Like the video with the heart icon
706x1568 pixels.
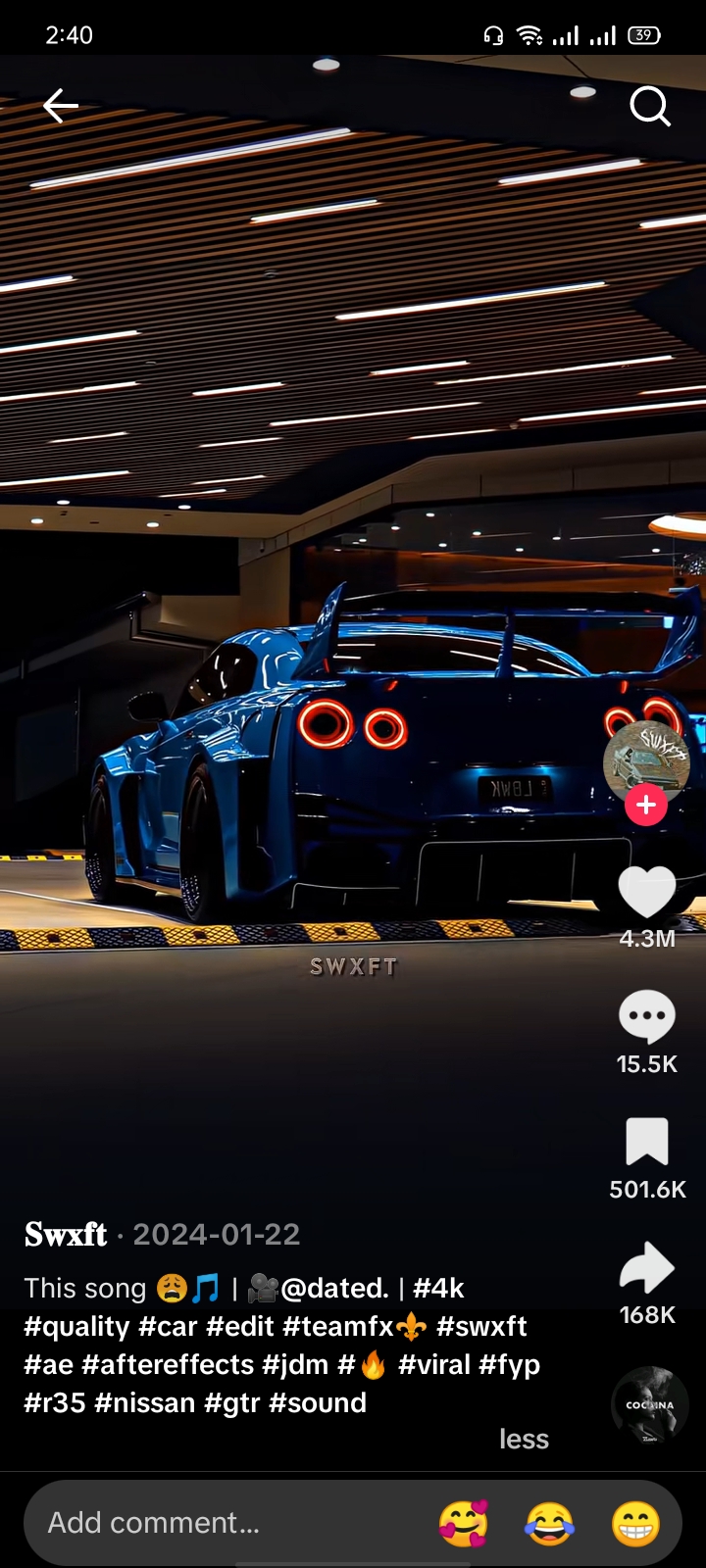click(x=647, y=893)
